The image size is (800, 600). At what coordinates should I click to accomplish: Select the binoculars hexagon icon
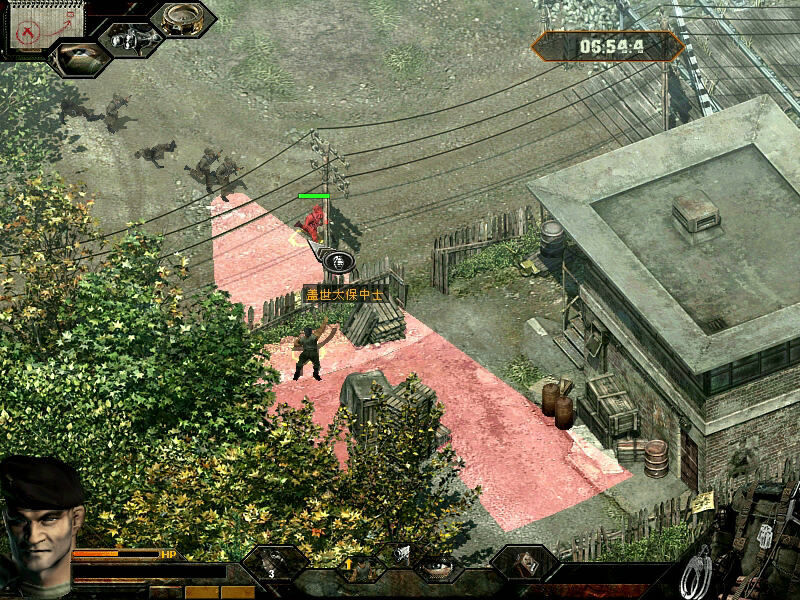click(x=130, y=39)
